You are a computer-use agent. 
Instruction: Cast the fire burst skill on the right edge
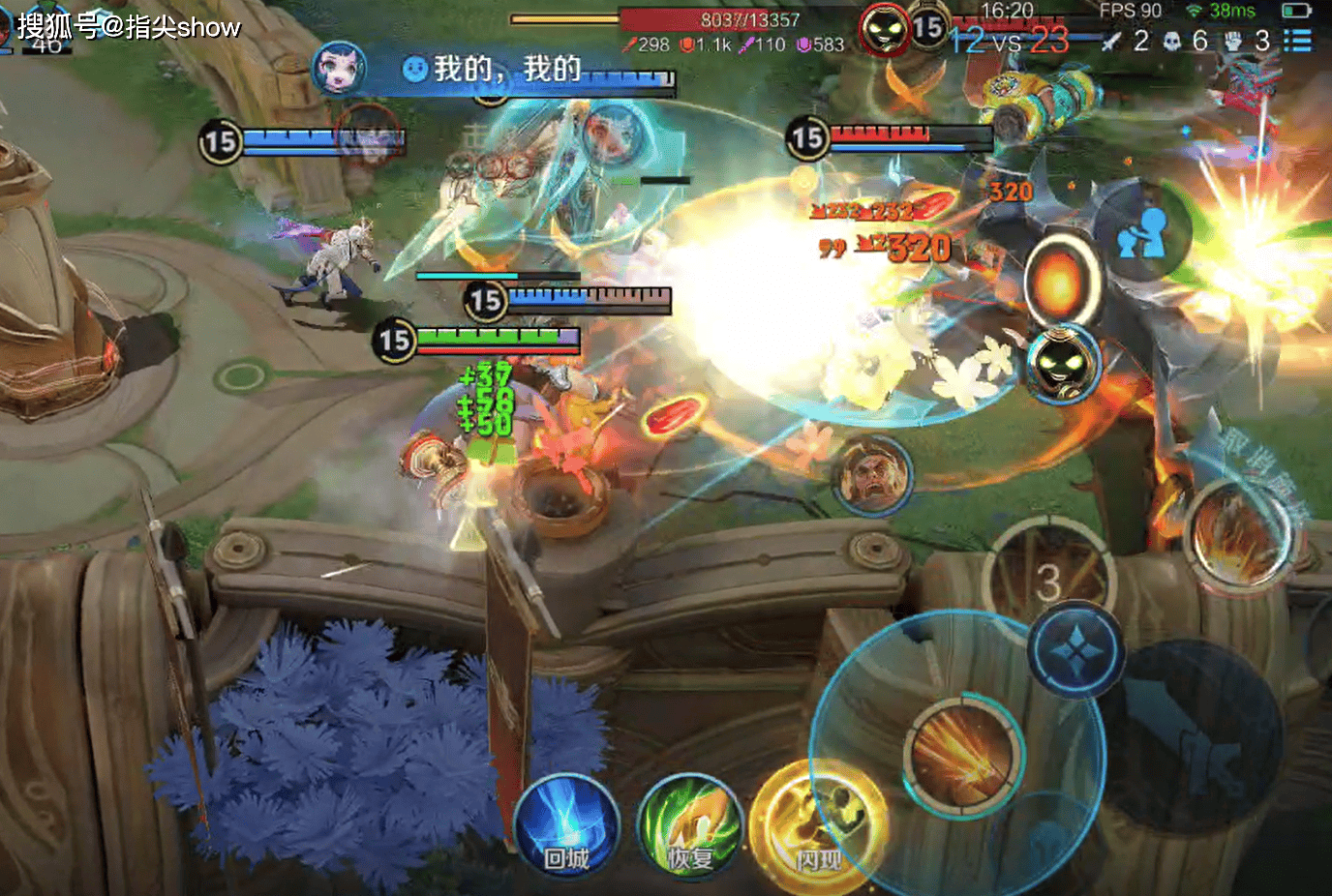click(x=1239, y=535)
